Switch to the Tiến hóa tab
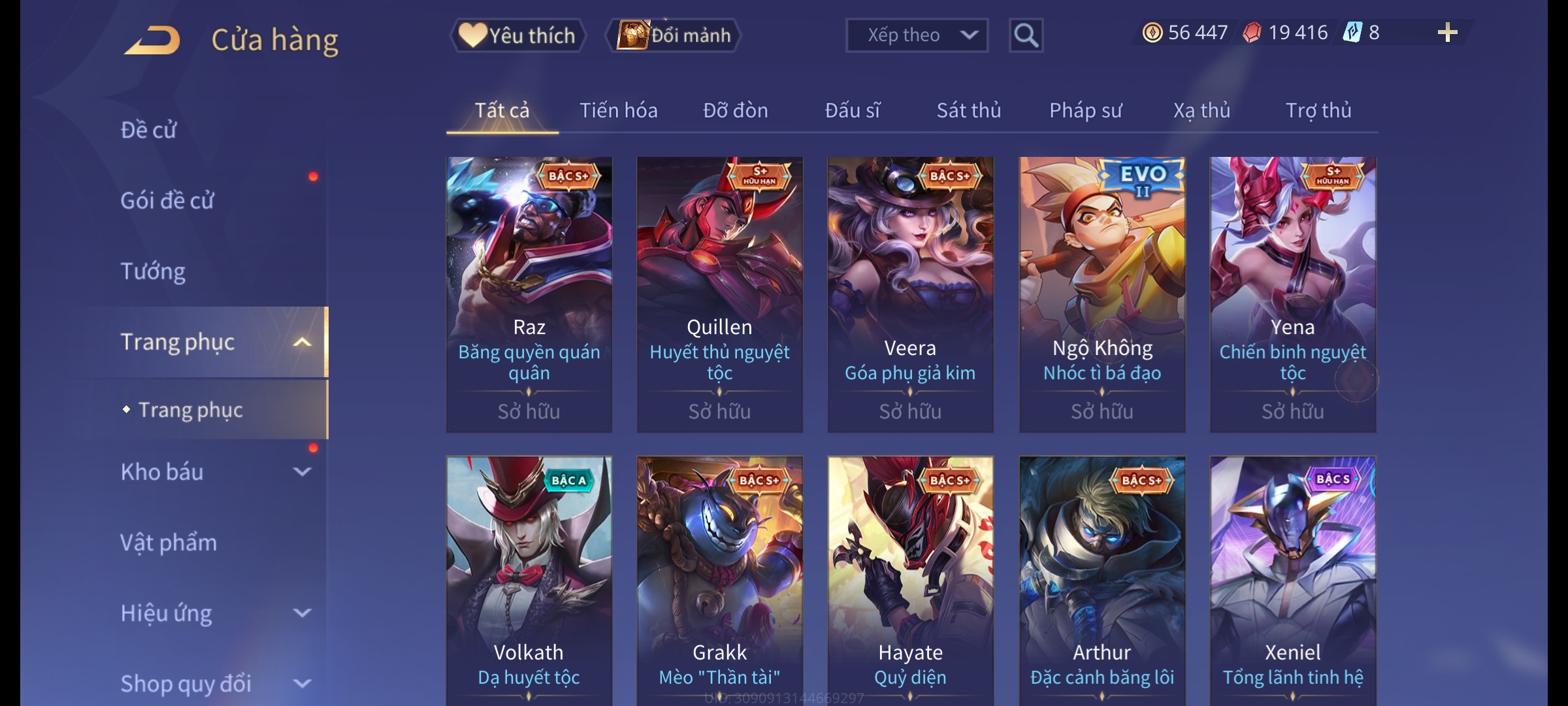 [x=618, y=110]
